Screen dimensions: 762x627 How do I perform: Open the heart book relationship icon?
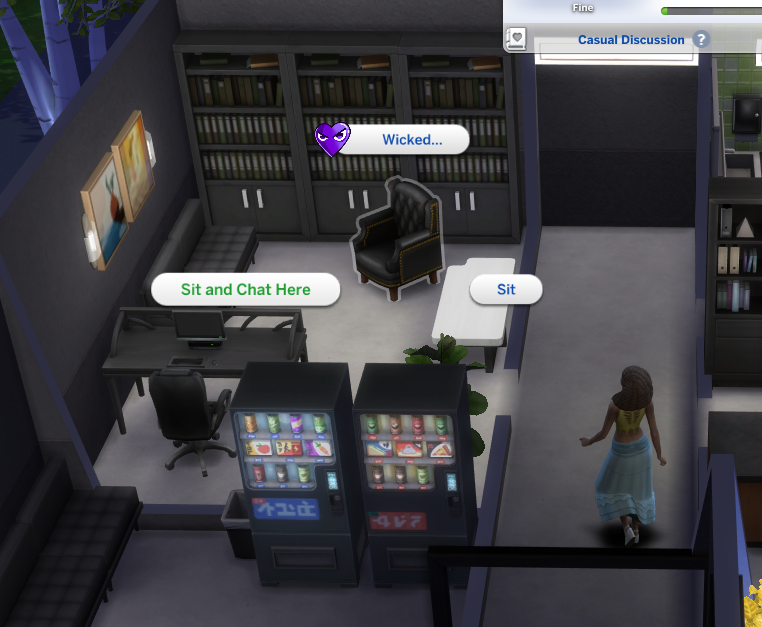point(517,40)
